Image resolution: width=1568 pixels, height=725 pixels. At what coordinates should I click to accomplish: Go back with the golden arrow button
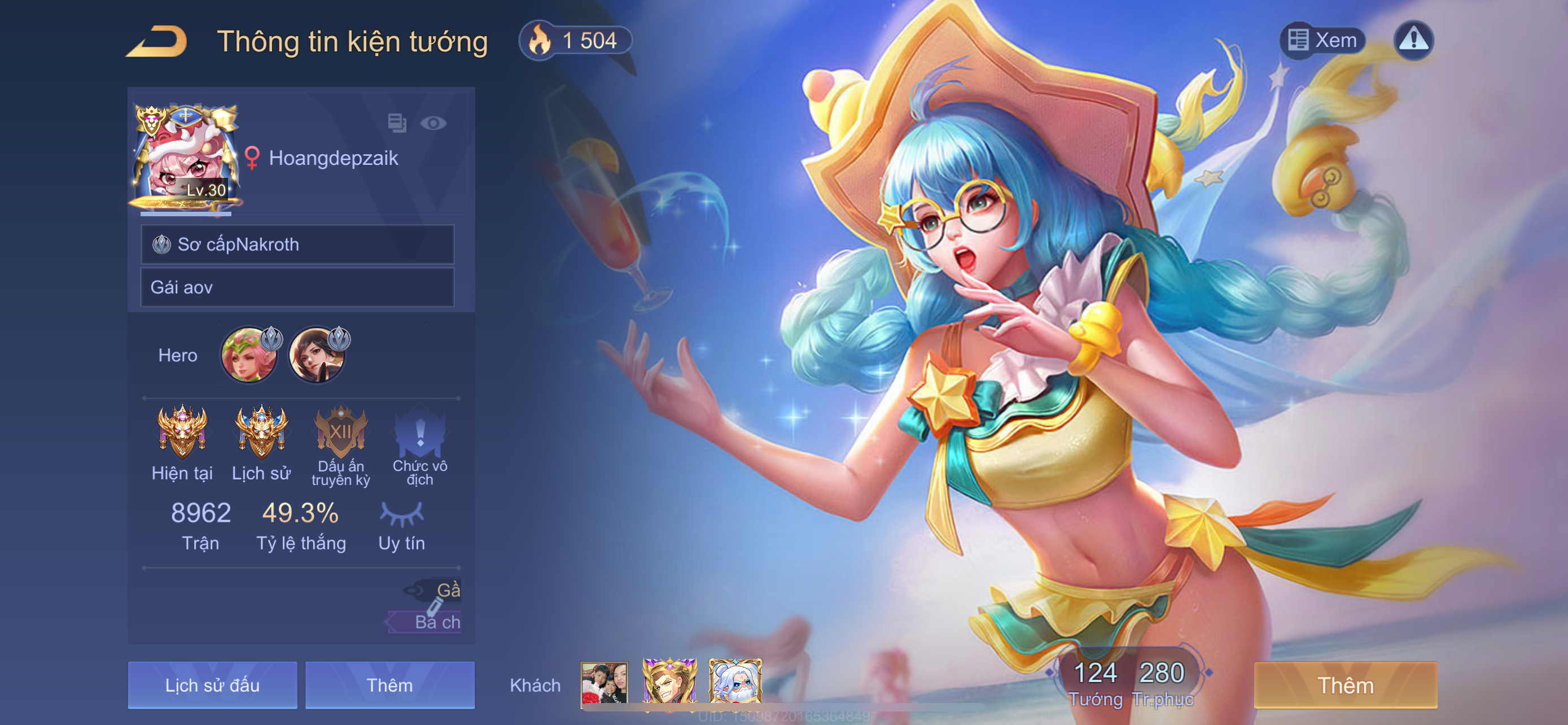coord(157,41)
